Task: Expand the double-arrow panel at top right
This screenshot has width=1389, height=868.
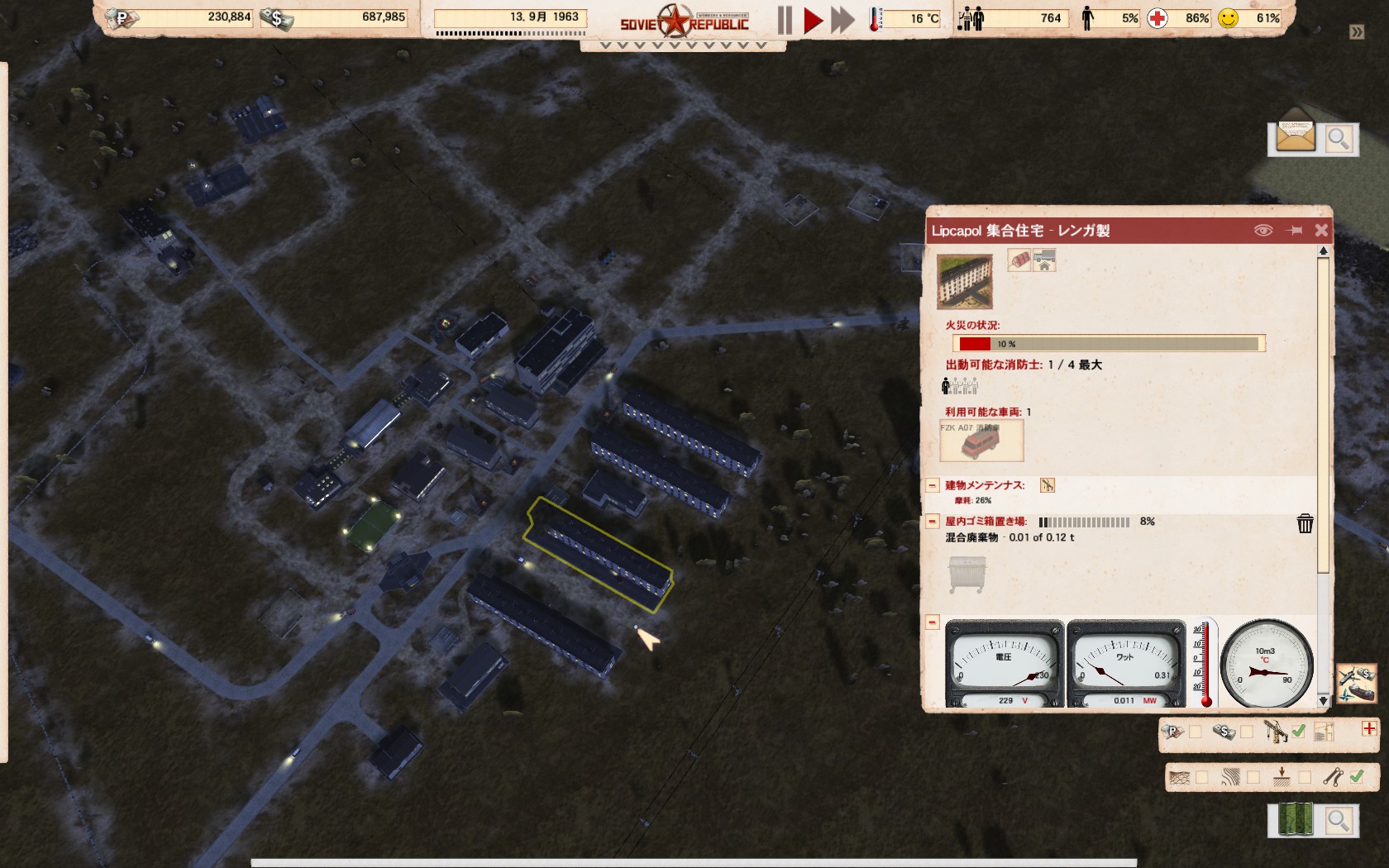Action: [1357, 32]
